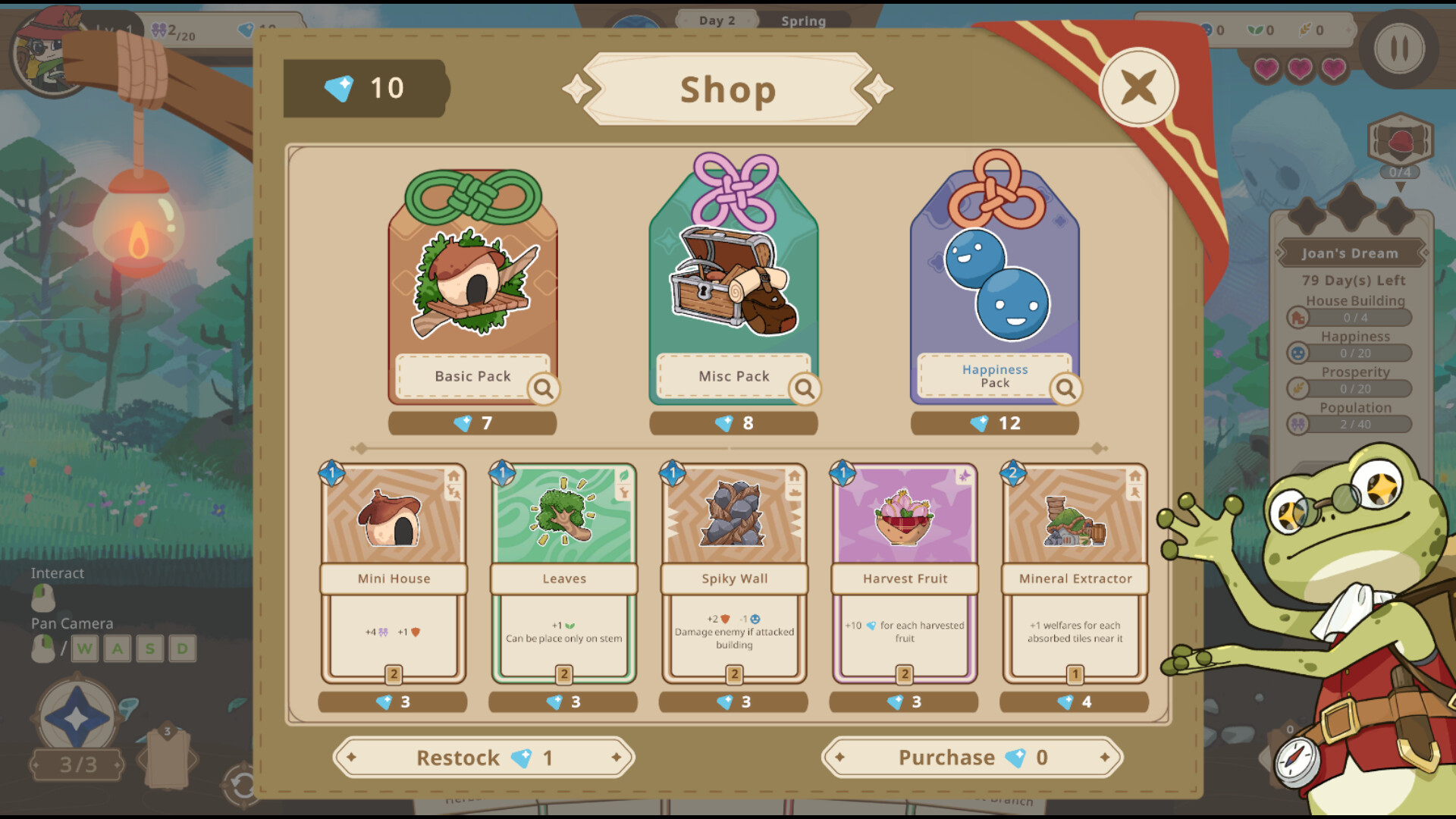Pause the game
1456x819 pixels.
click(1399, 47)
